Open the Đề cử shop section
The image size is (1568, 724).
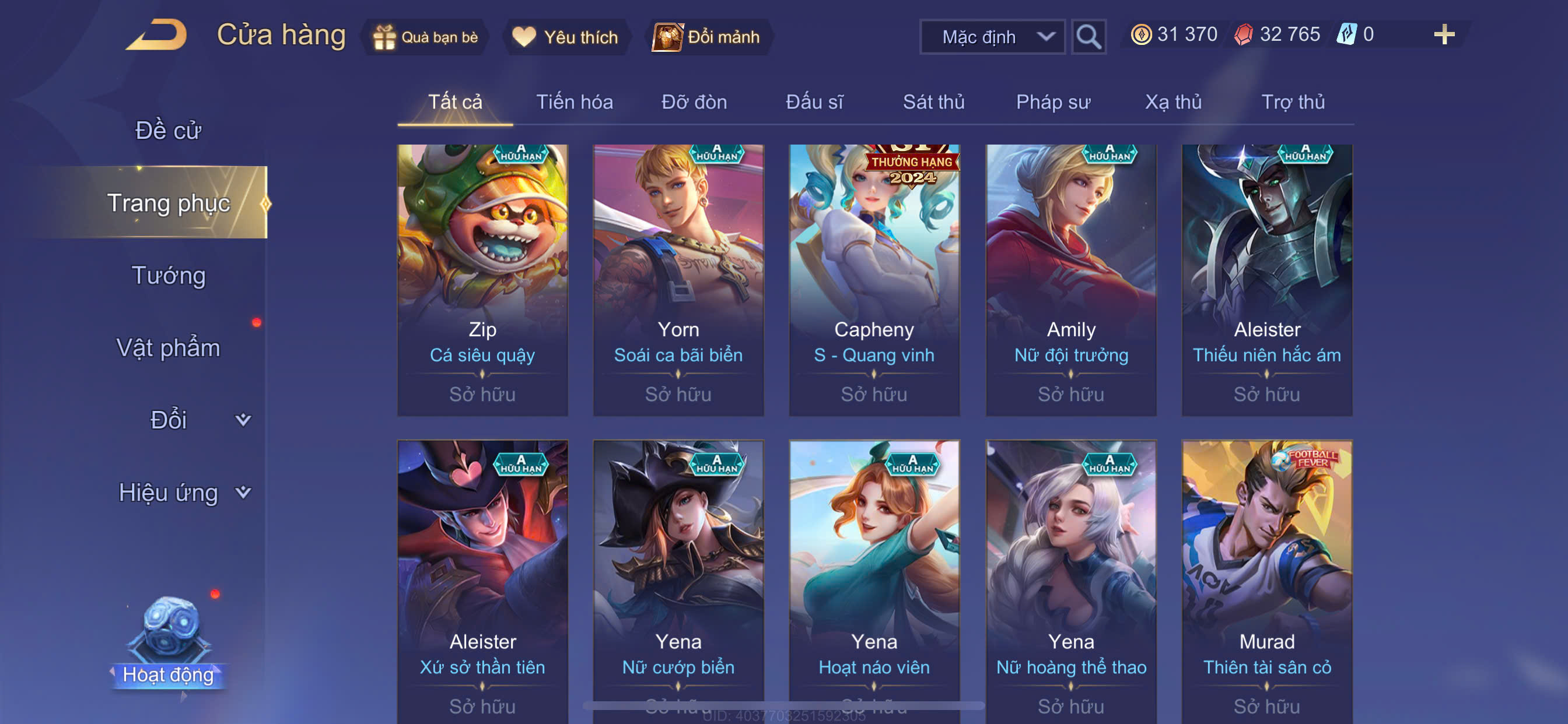pyautogui.click(x=168, y=131)
